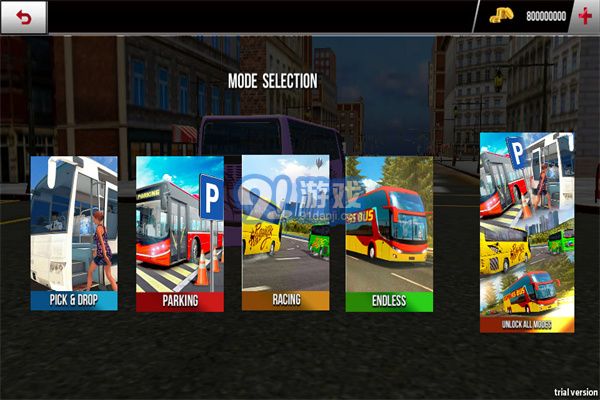Add more coins with the red plus button
600x400 pixels.
coord(585,17)
